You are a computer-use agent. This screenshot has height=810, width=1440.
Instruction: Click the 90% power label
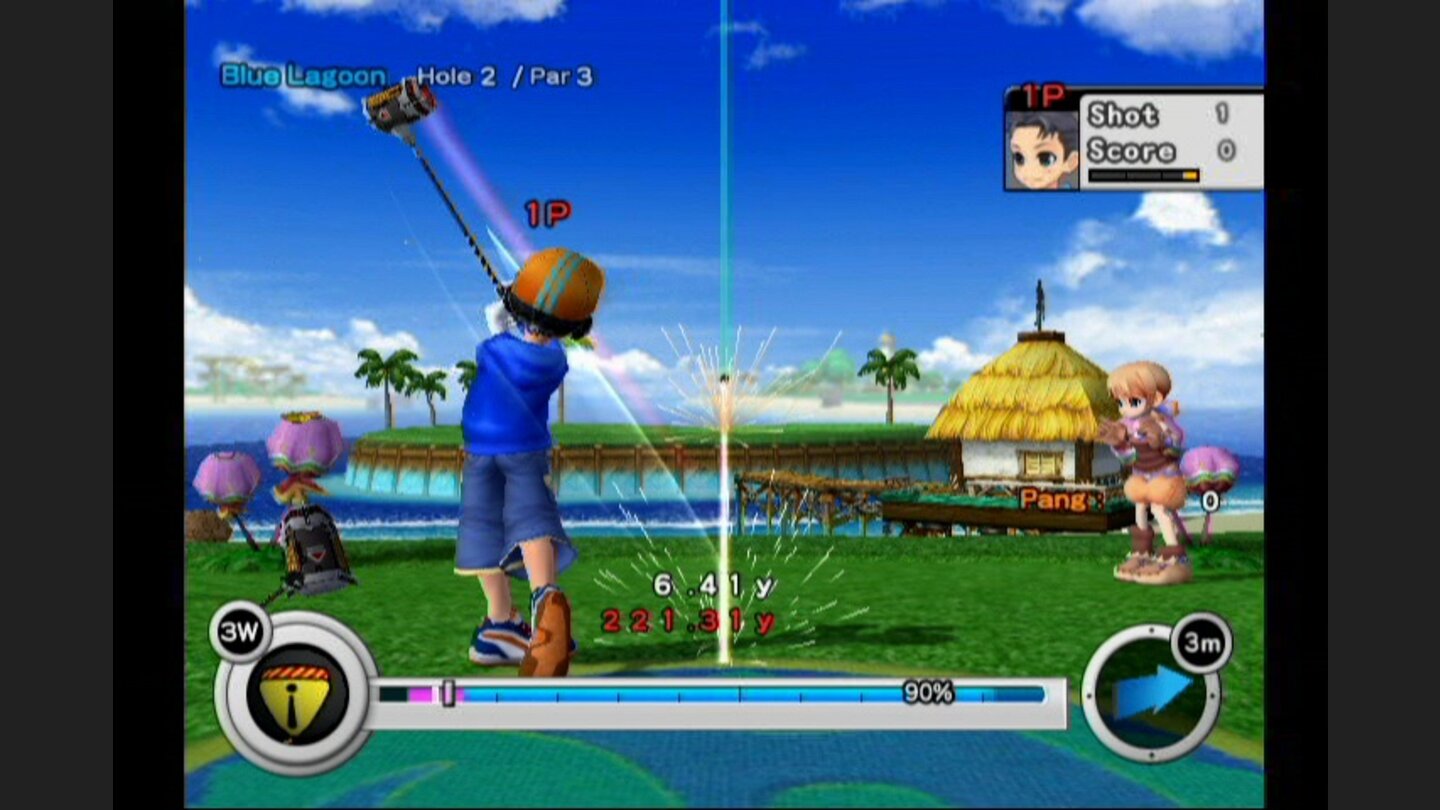coord(927,690)
